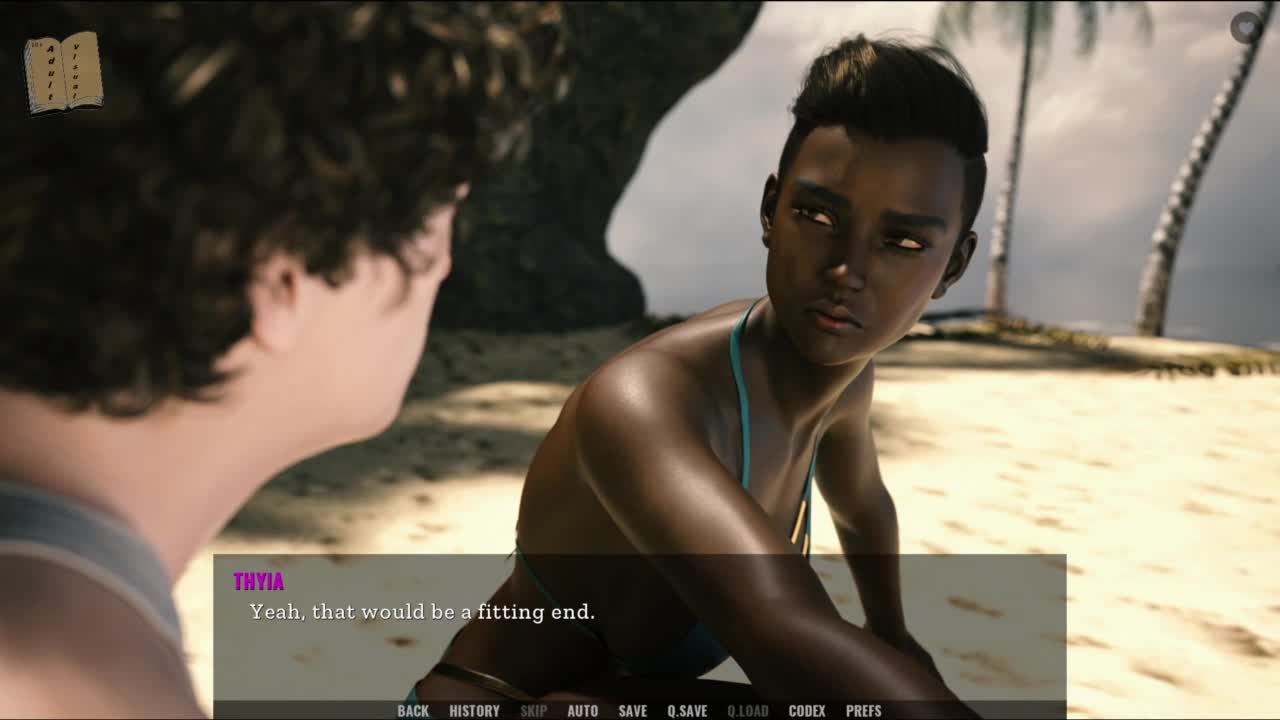Open the Codex

pyautogui.click(x=807, y=711)
